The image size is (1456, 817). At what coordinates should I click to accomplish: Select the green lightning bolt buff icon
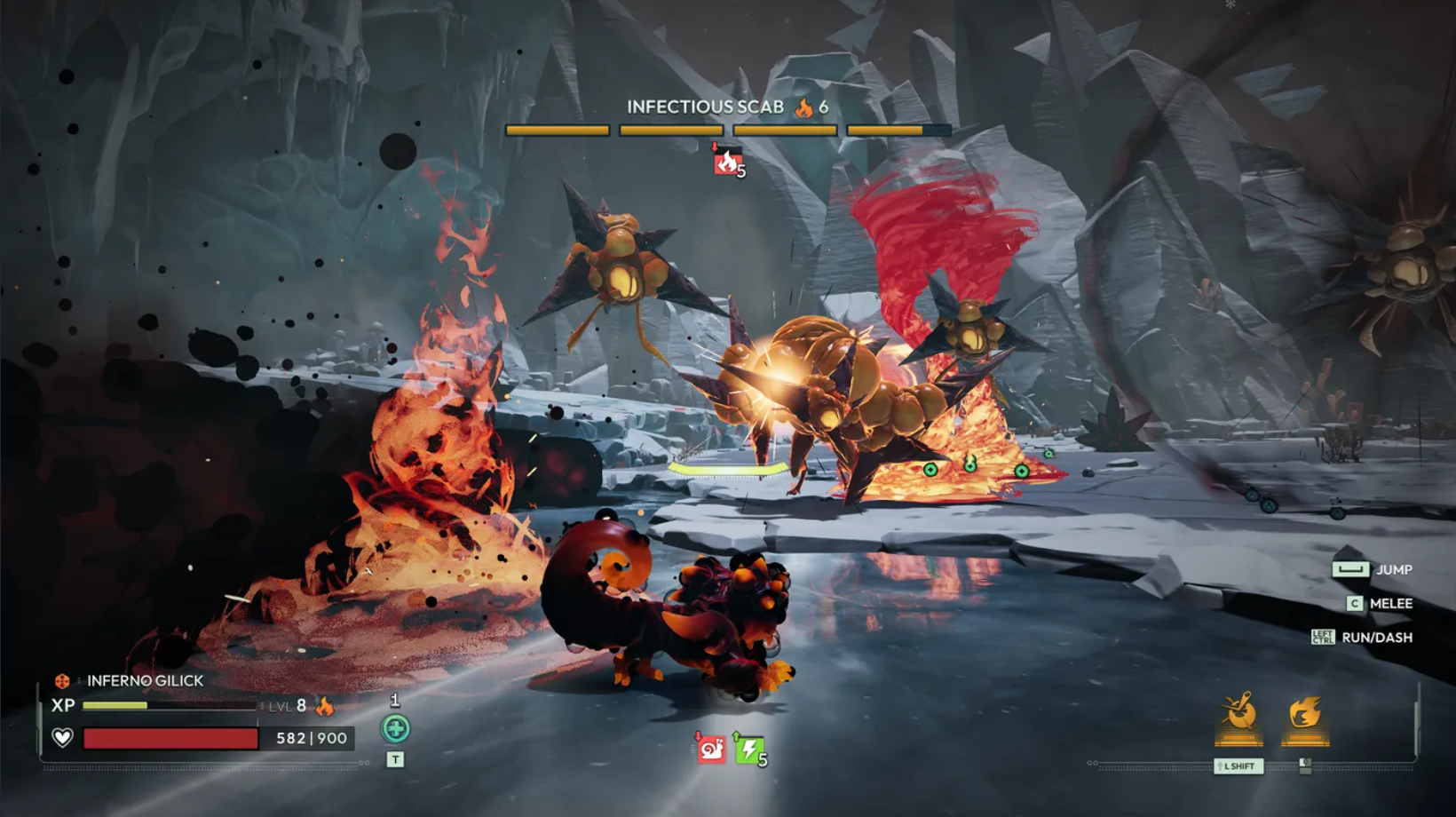point(748,750)
